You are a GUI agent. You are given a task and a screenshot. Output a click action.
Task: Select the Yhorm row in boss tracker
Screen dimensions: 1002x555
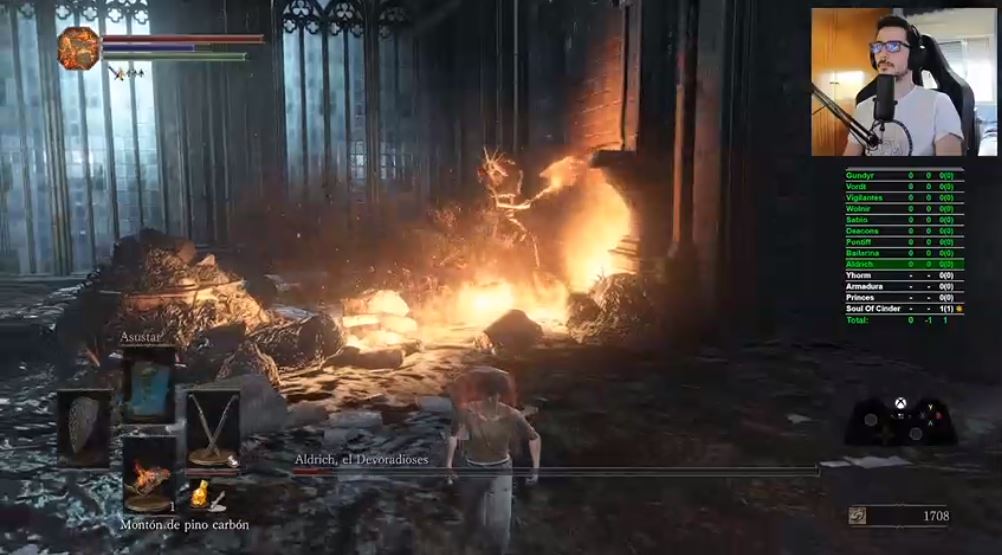(x=904, y=275)
